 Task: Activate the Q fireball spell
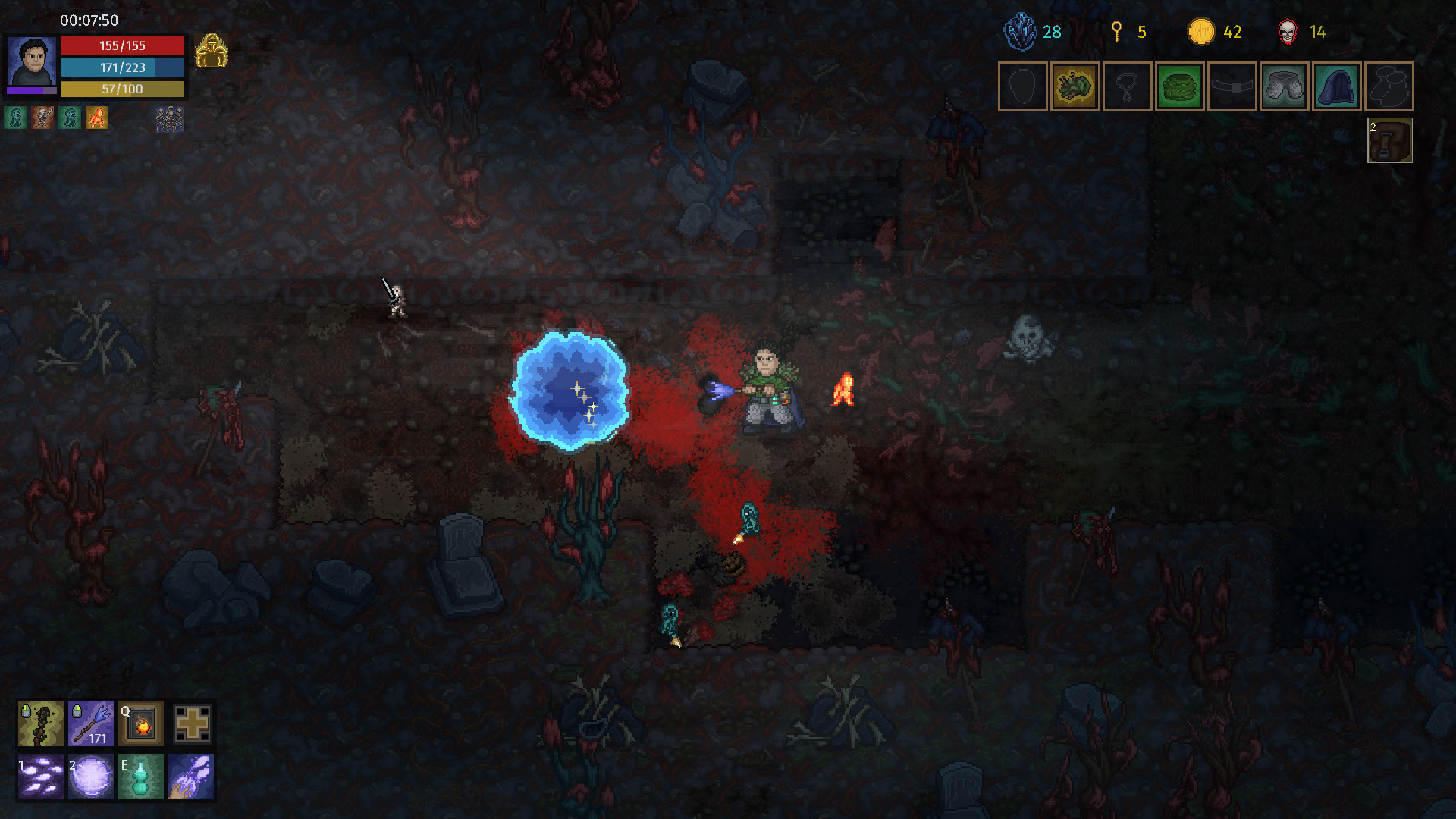point(140,723)
